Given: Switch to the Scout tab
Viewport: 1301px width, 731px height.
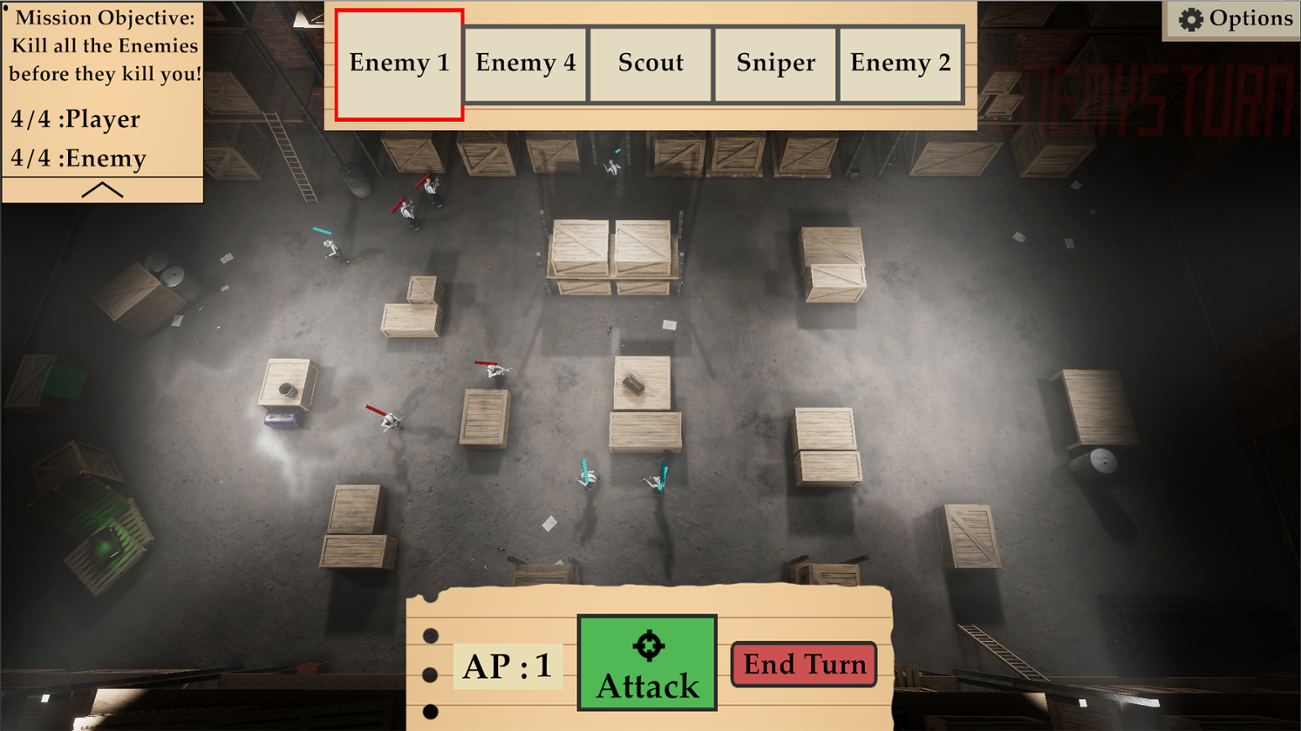Looking at the screenshot, I should coord(650,62).
